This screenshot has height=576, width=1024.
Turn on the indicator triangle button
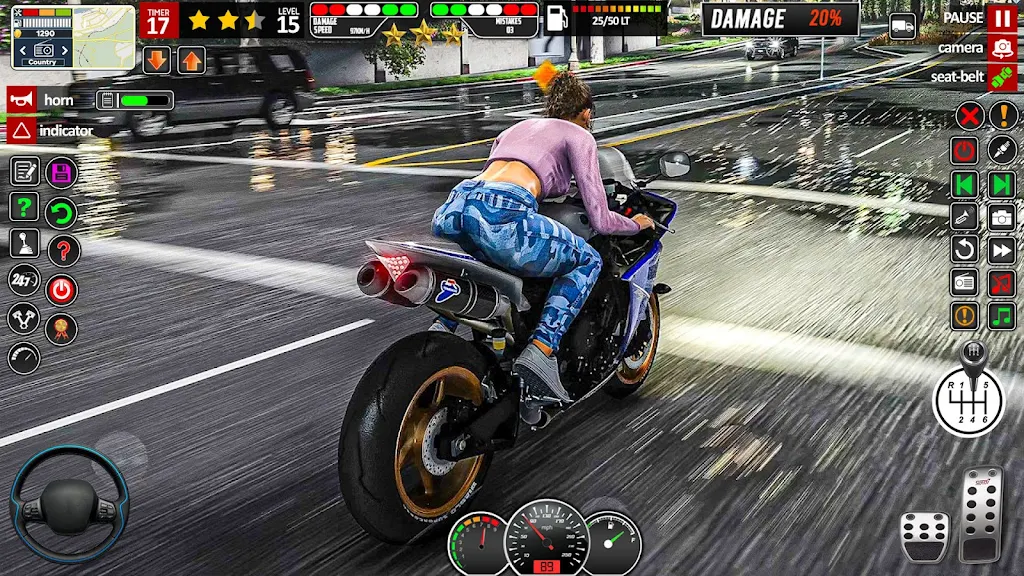[20, 130]
